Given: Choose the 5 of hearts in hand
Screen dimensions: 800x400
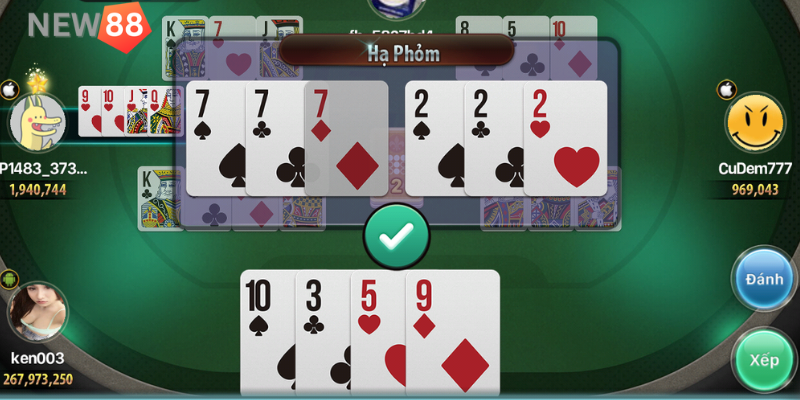Looking at the screenshot, I should click(x=377, y=330).
